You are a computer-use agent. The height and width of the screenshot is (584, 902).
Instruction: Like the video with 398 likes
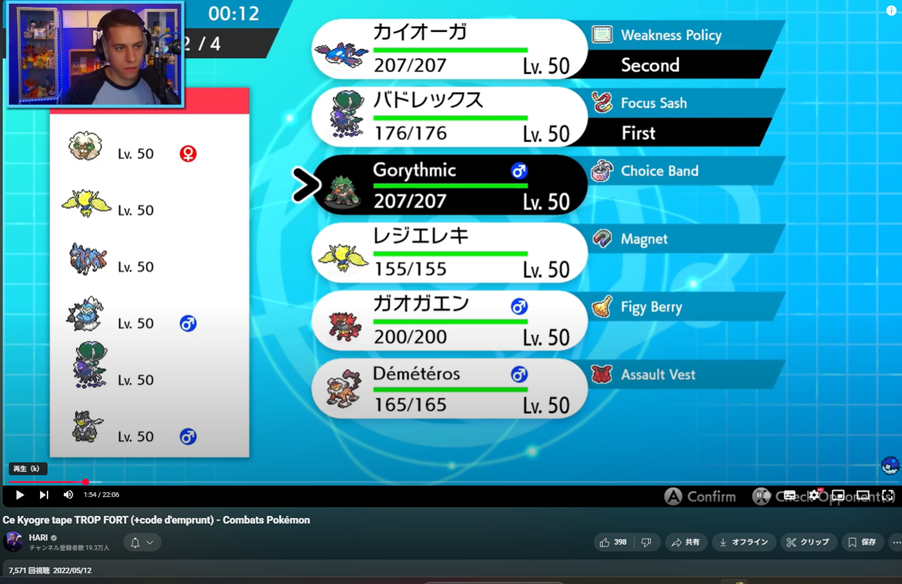point(613,542)
